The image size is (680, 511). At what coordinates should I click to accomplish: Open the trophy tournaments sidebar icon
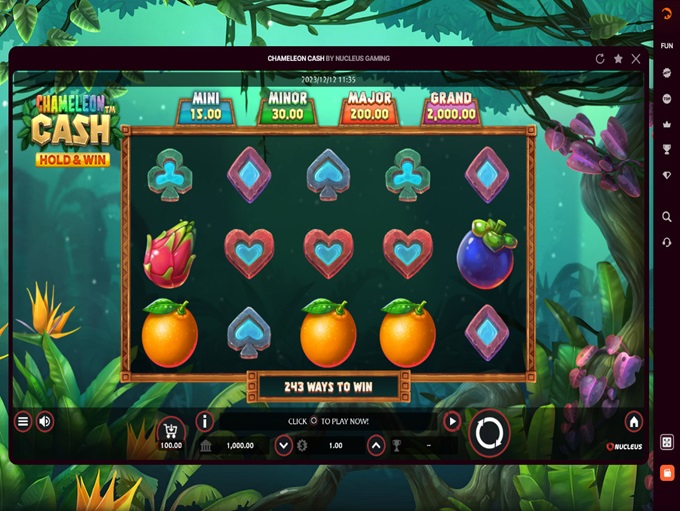point(667,150)
